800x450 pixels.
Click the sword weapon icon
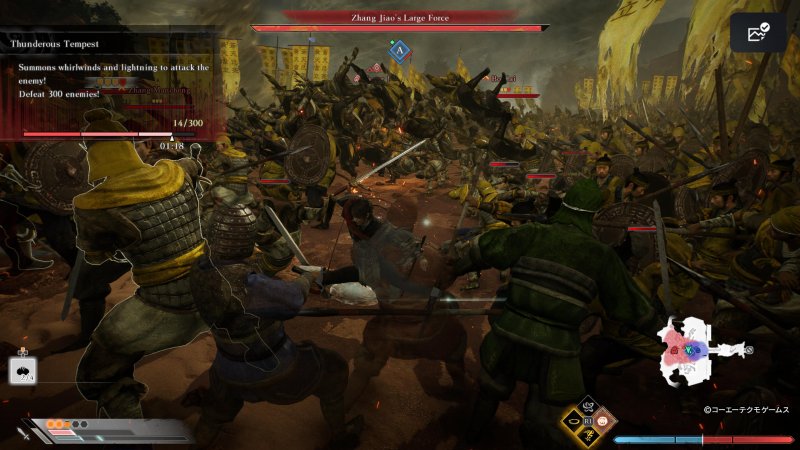(23, 433)
